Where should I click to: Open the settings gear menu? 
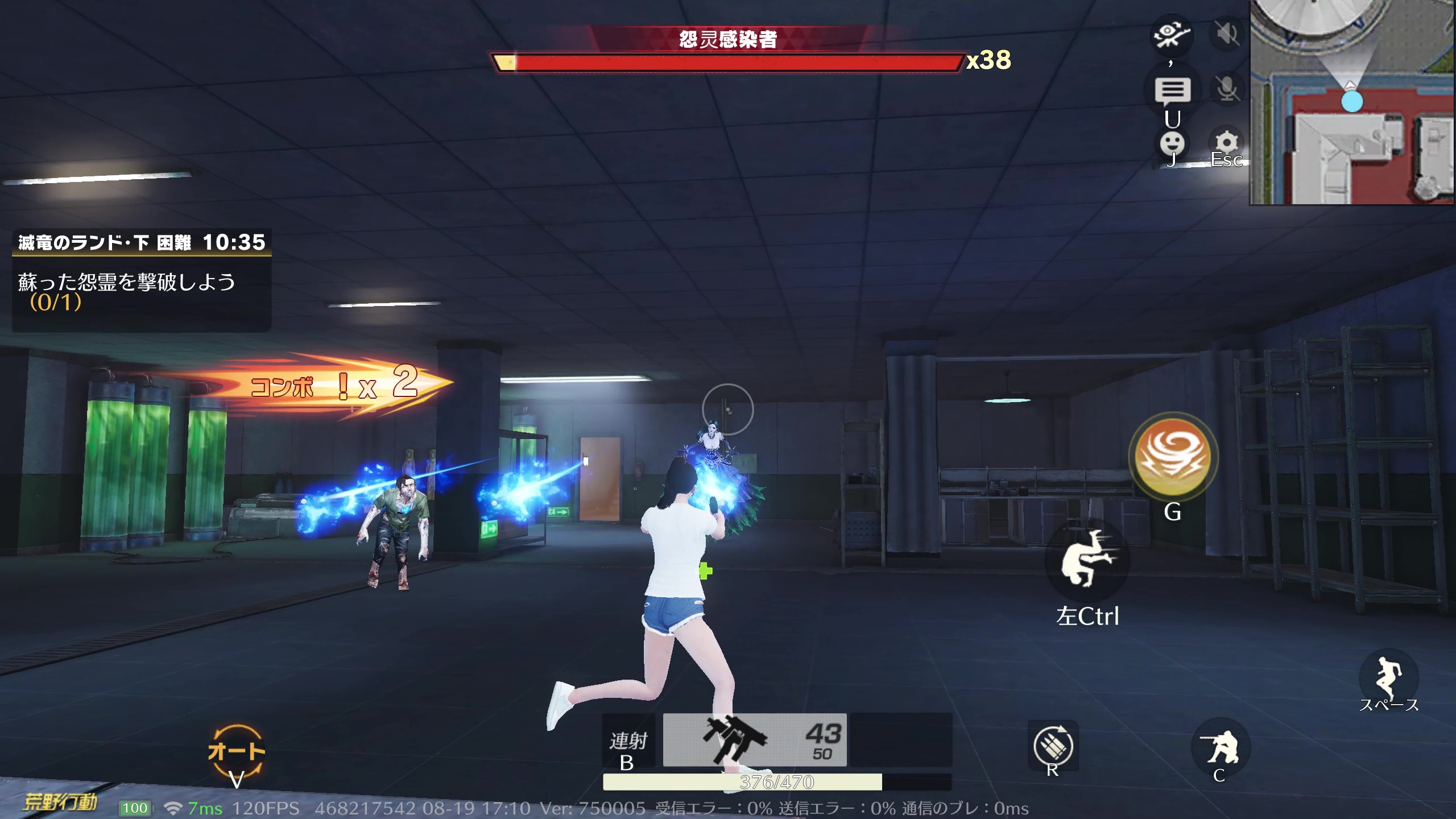click(1226, 142)
